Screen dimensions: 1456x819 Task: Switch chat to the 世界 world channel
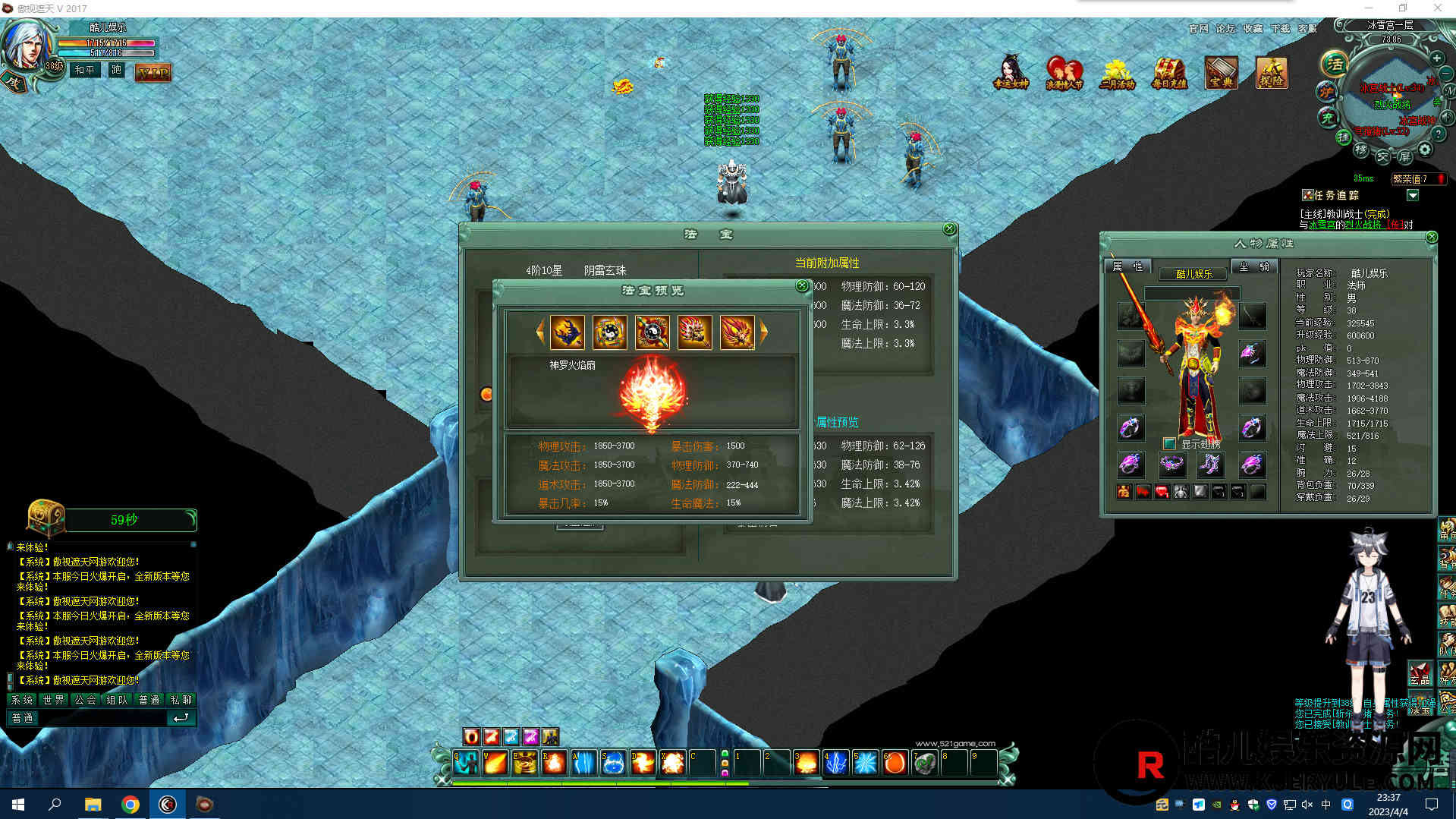coord(54,700)
